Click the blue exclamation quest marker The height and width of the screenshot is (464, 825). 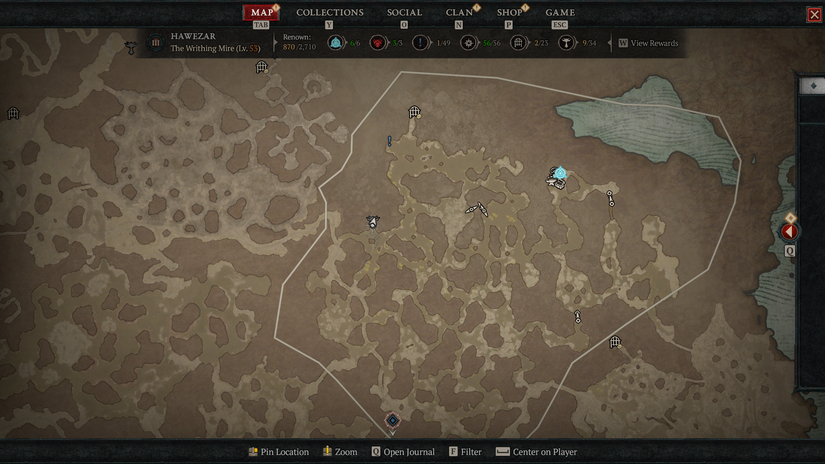point(390,141)
